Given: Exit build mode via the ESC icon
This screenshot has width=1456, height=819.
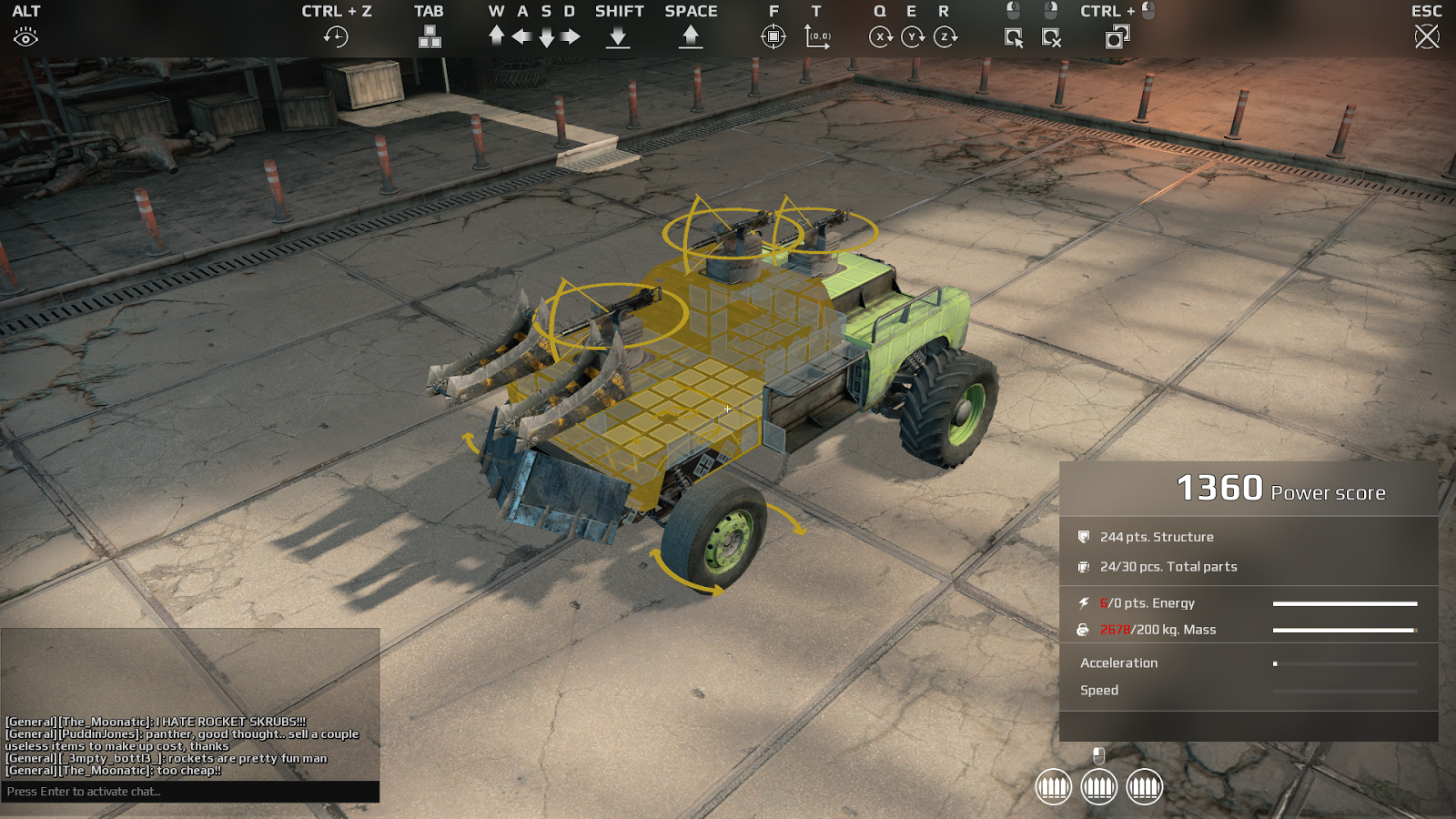Looking at the screenshot, I should [x=1425, y=35].
